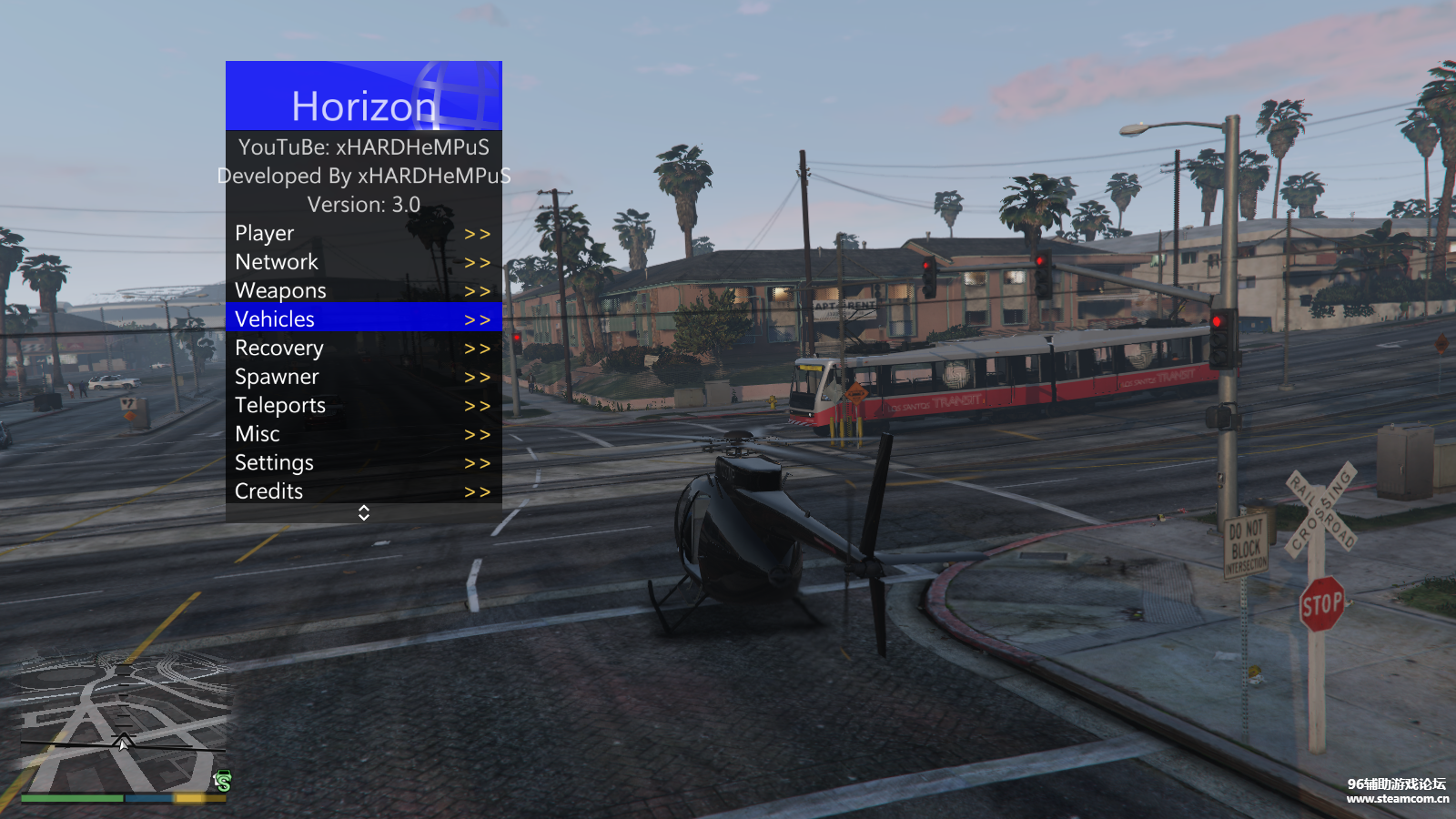Open the Teleports submenu
The height and width of the screenshot is (819, 1456).
click(x=363, y=406)
